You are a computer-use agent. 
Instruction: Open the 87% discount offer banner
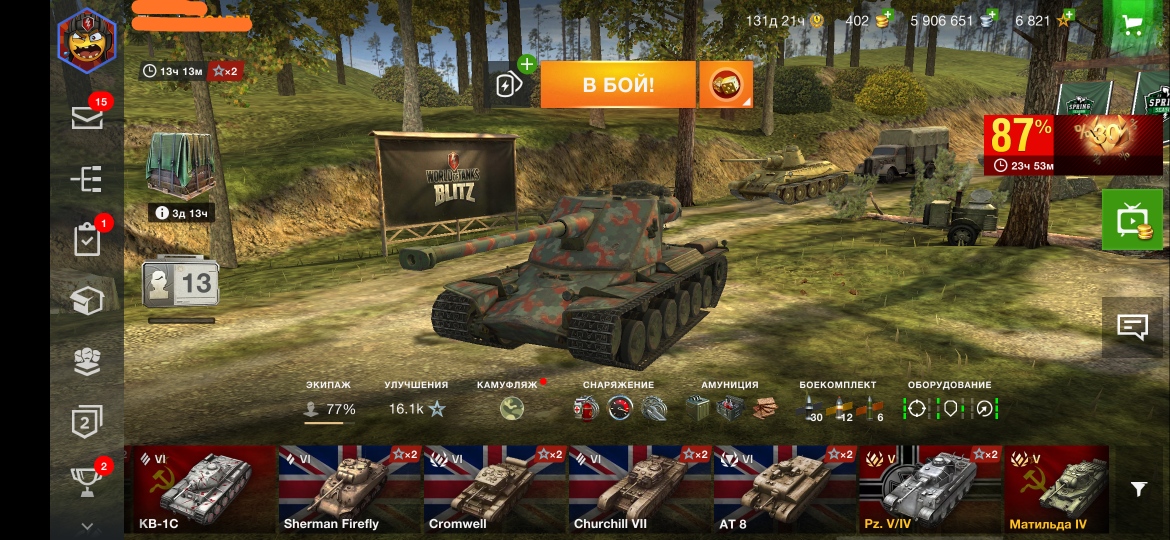[x=1073, y=145]
